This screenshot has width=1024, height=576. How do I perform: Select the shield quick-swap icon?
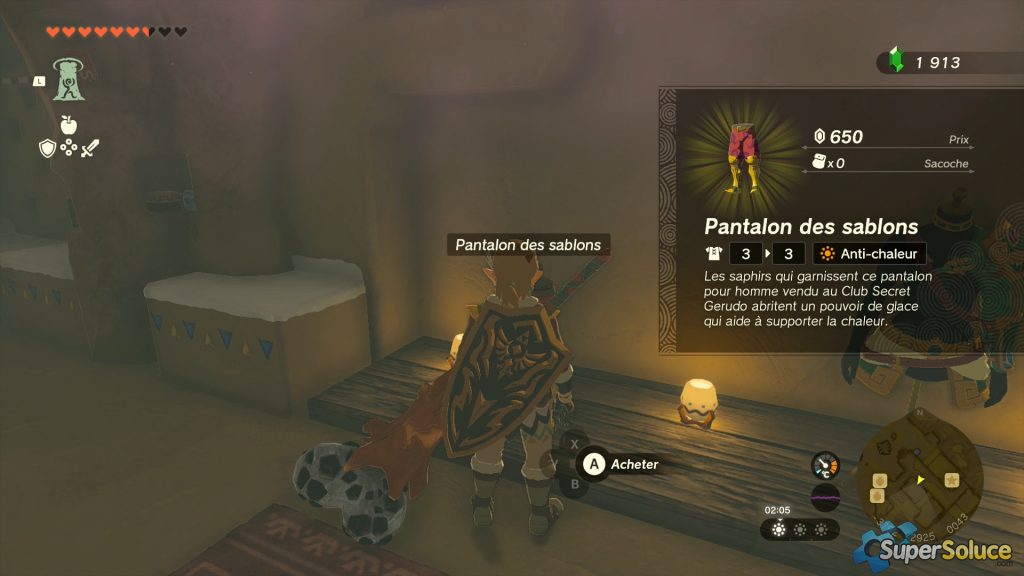(47, 149)
